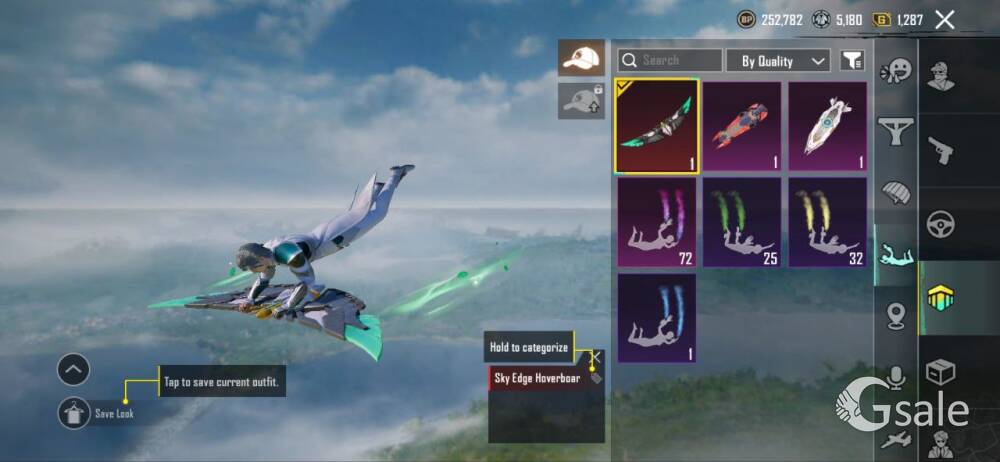The width and height of the screenshot is (1000, 462).
Task: Select the equipped Sky Edge Hoverboard item
Action: coord(656,126)
